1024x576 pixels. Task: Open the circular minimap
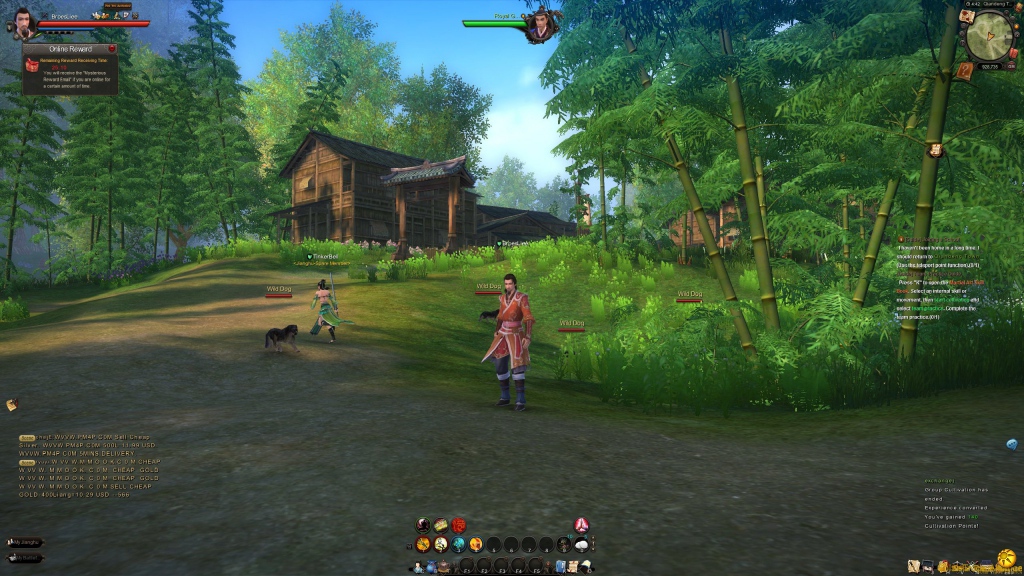pos(989,37)
